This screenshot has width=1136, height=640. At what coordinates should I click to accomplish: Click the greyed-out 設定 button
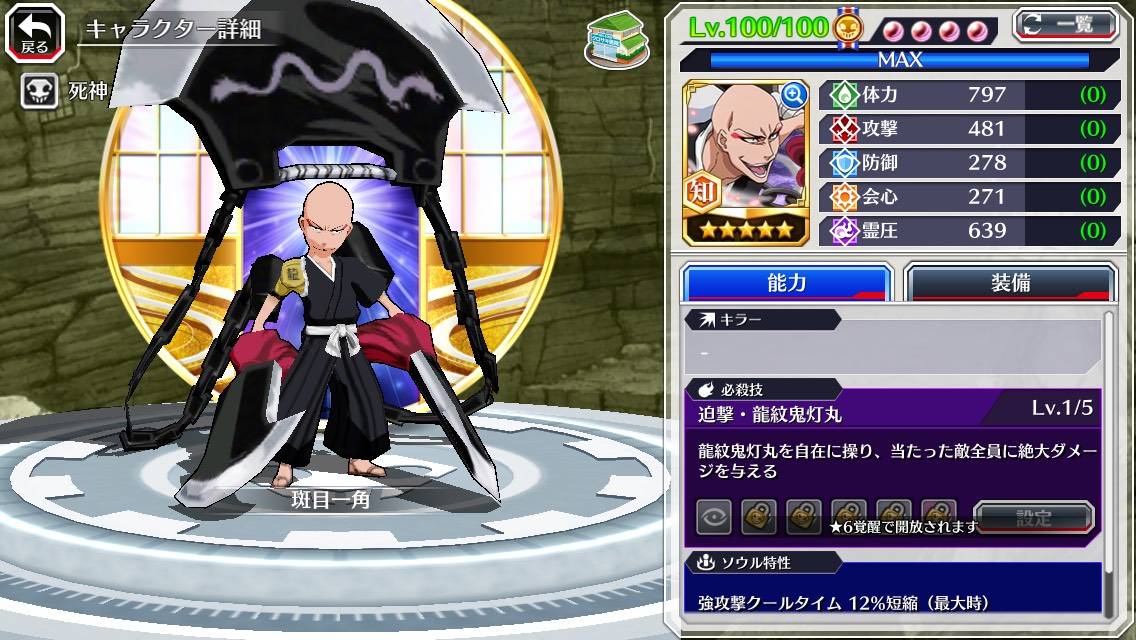click(x=1034, y=517)
